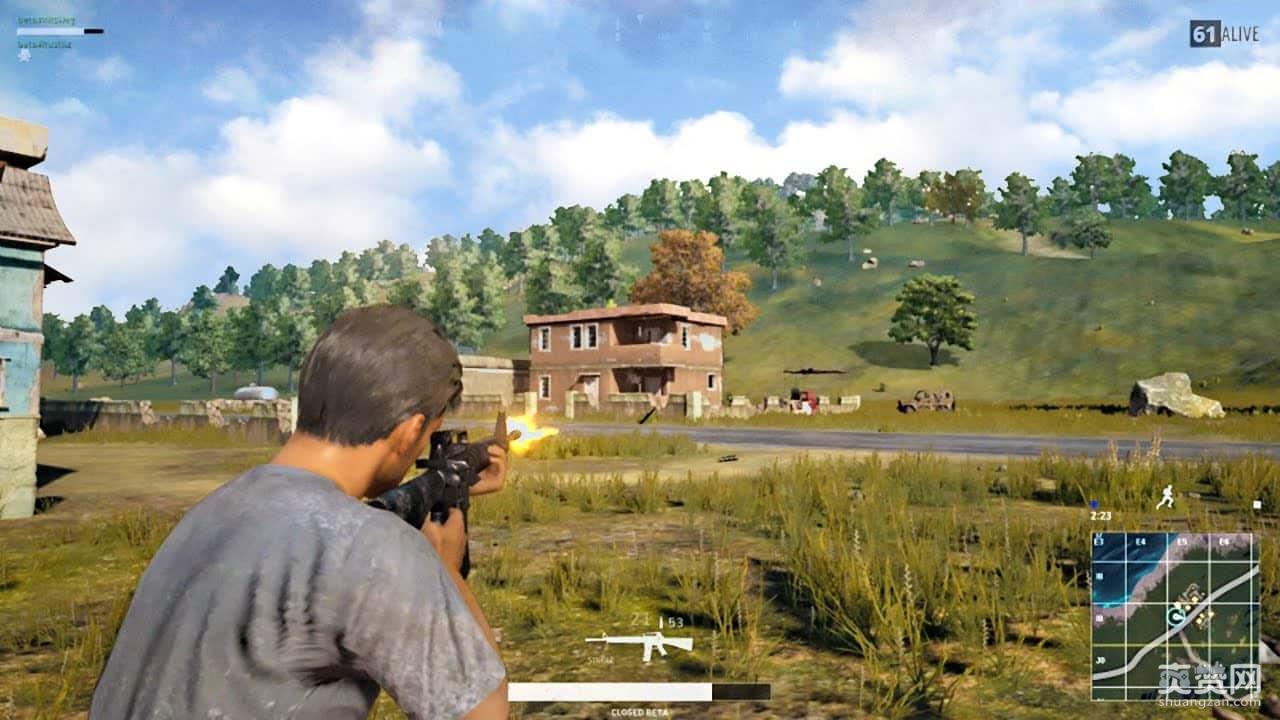The height and width of the screenshot is (720, 1280).
Task: Click the CLOSED BETA label
Action: [x=639, y=711]
